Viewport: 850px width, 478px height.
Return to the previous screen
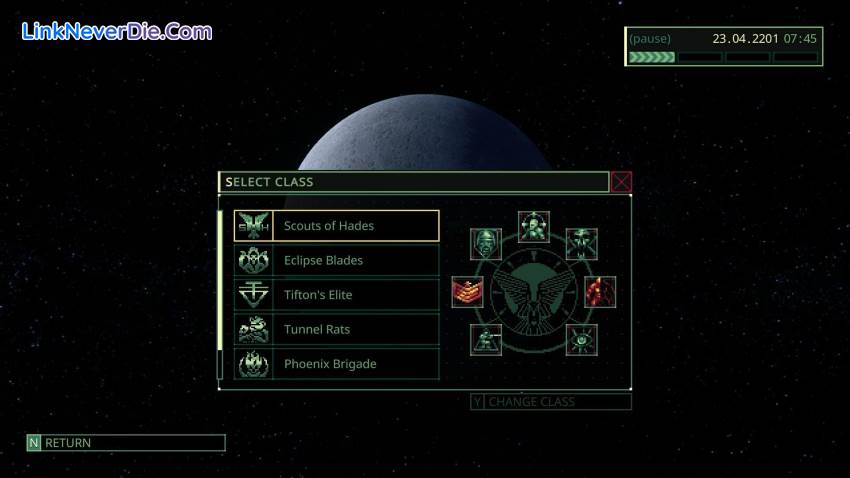click(126, 443)
